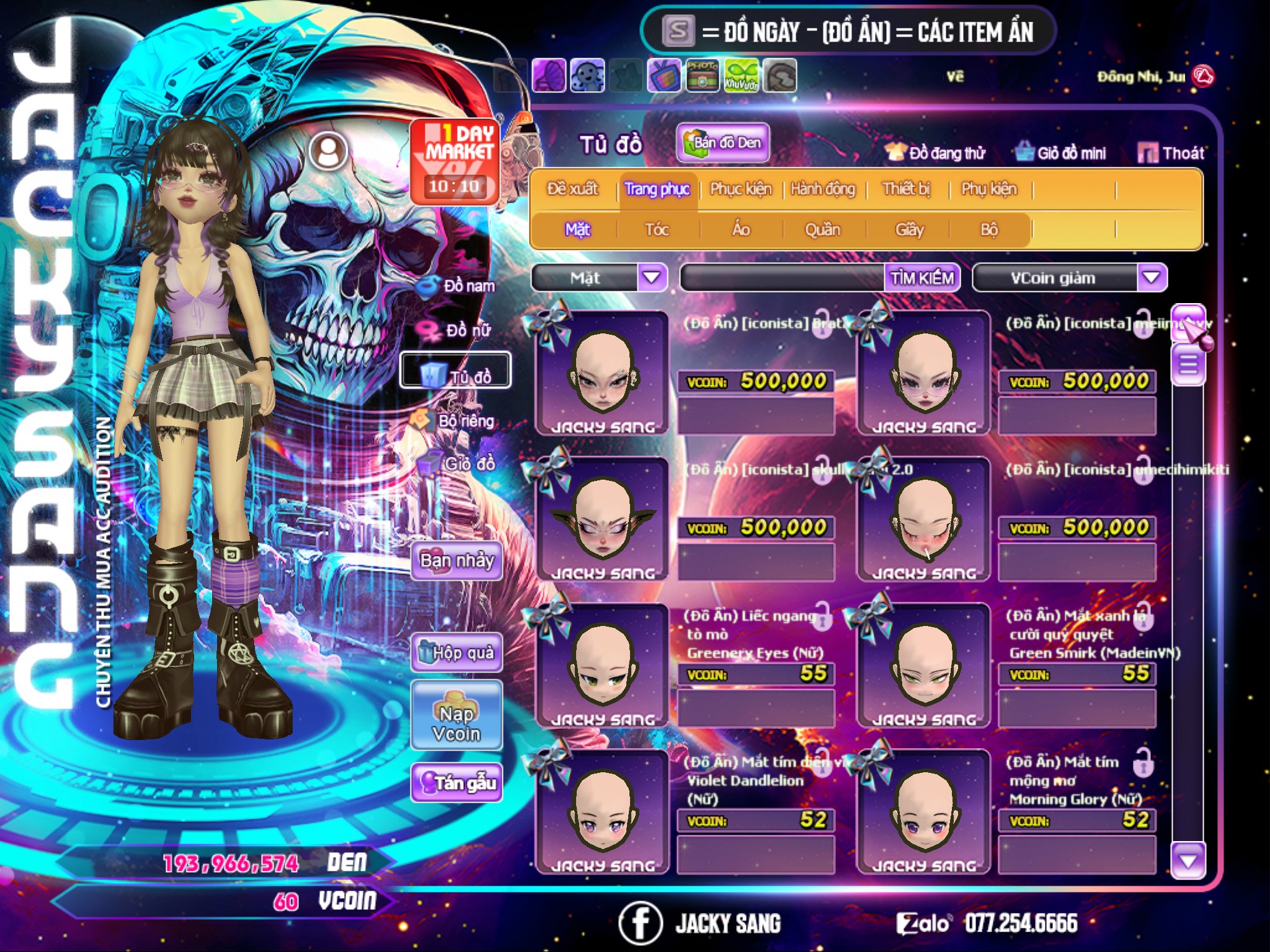Show the Giày subcategory

909,230
